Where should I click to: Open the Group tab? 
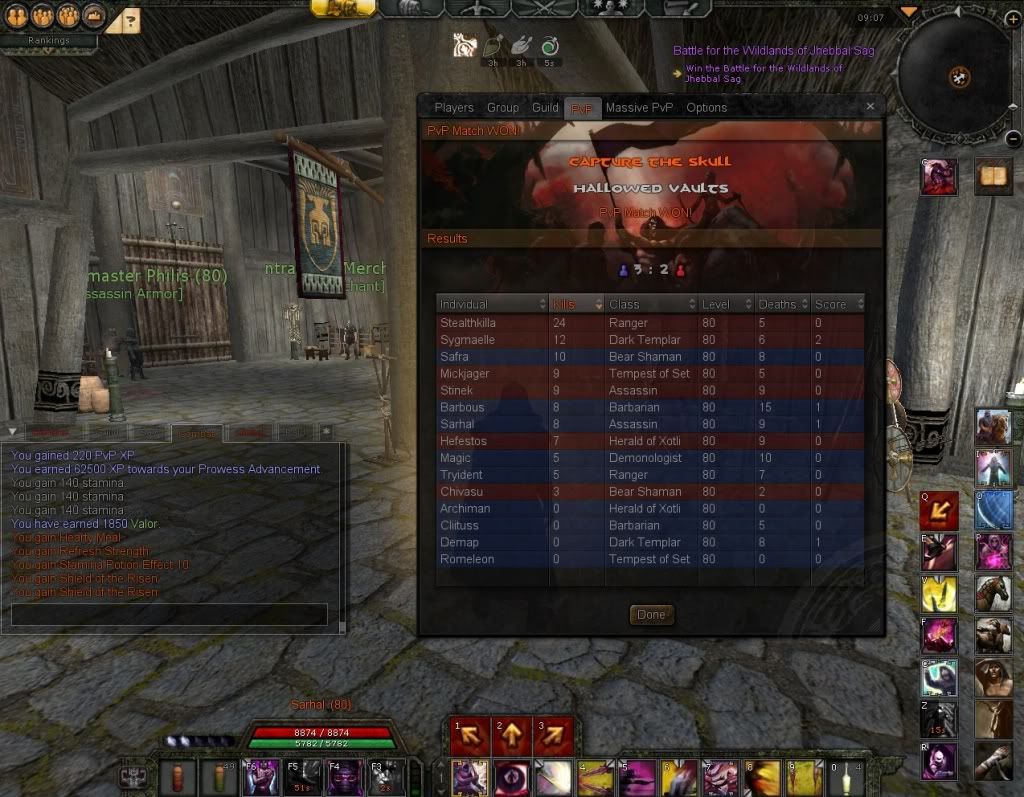coord(503,108)
